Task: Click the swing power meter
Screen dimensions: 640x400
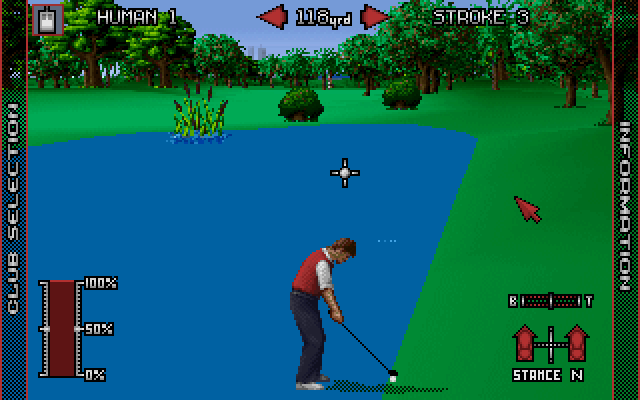Action: (x=62, y=328)
